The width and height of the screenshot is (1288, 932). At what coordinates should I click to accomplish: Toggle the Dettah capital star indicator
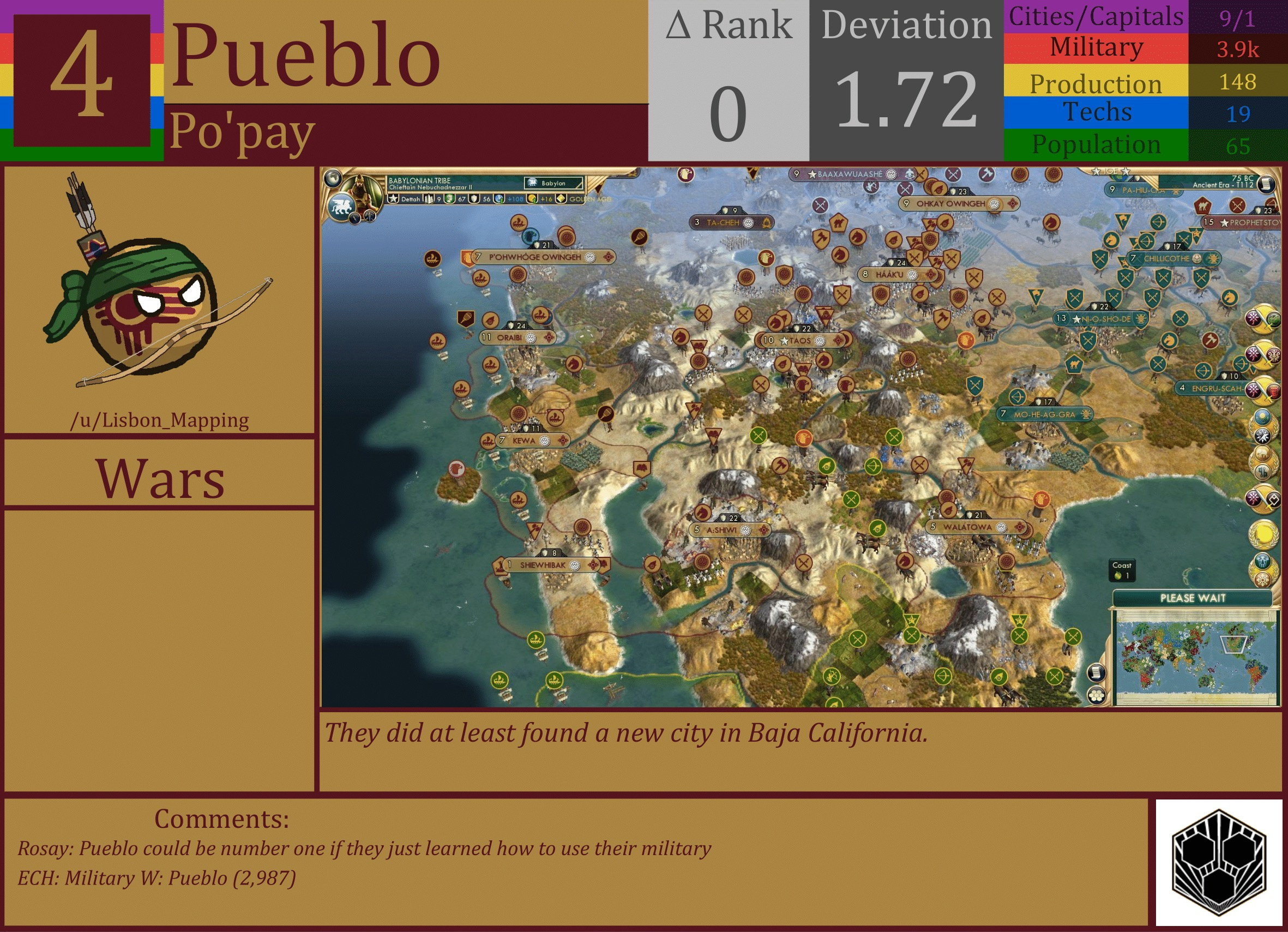pos(394,200)
